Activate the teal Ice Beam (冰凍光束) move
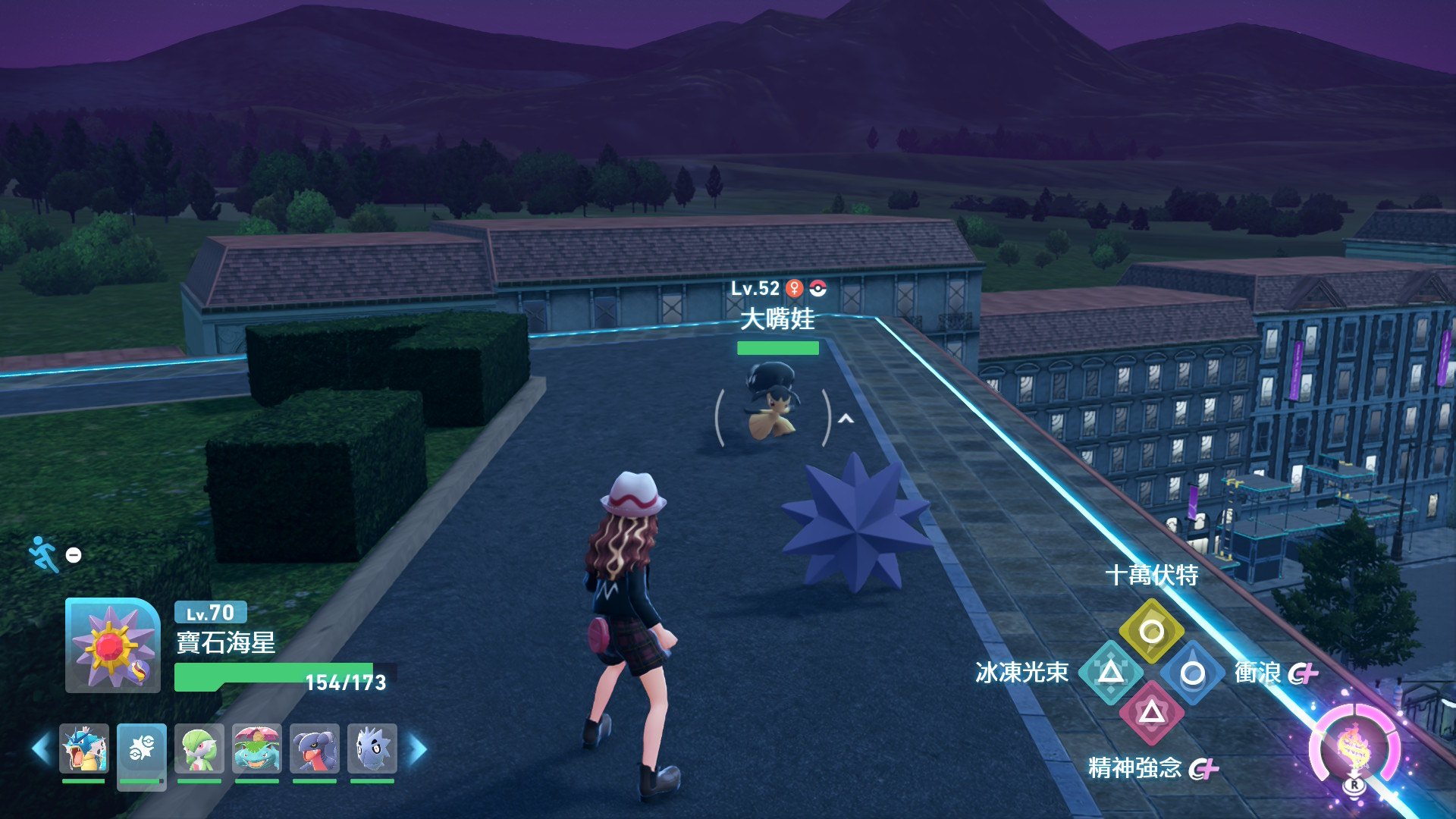The image size is (1456, 819). point(1111,672)
